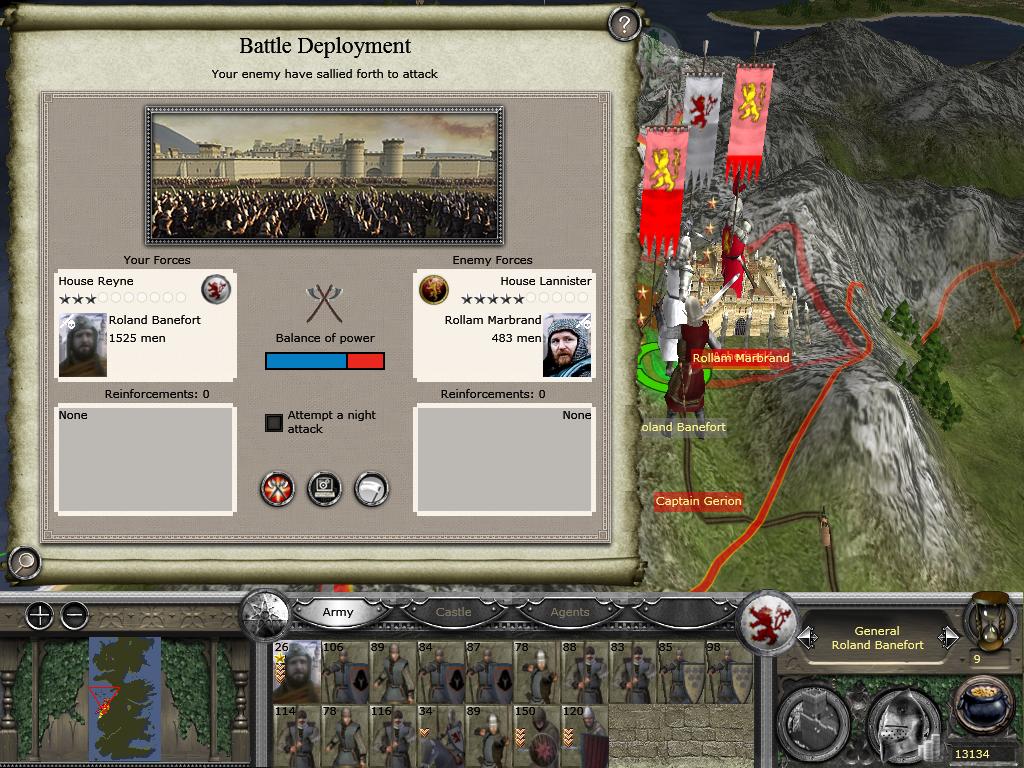This screenshot has width=1024, height=768.
Task: Open the help question mark button
Action: [624, 24]
